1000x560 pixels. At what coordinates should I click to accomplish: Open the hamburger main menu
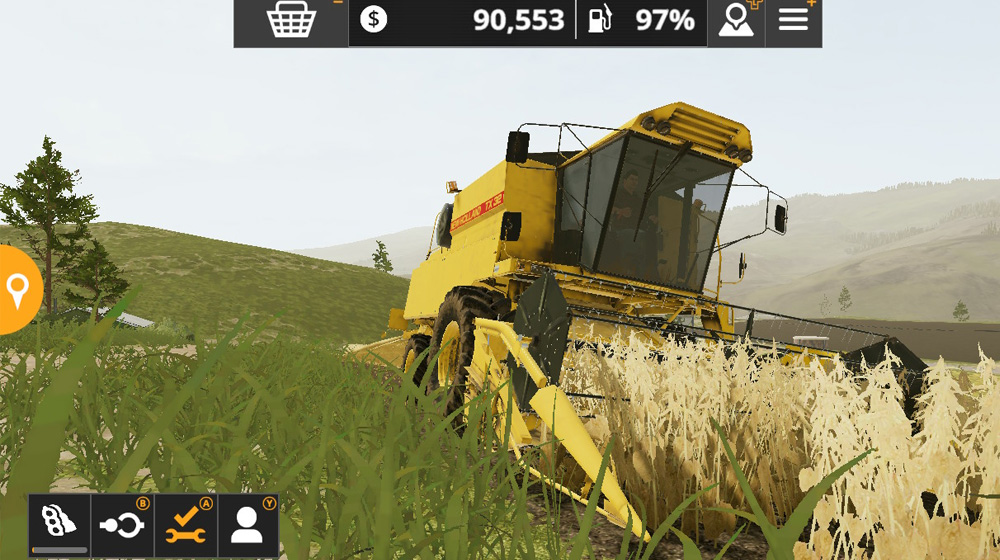pos(793,21)
